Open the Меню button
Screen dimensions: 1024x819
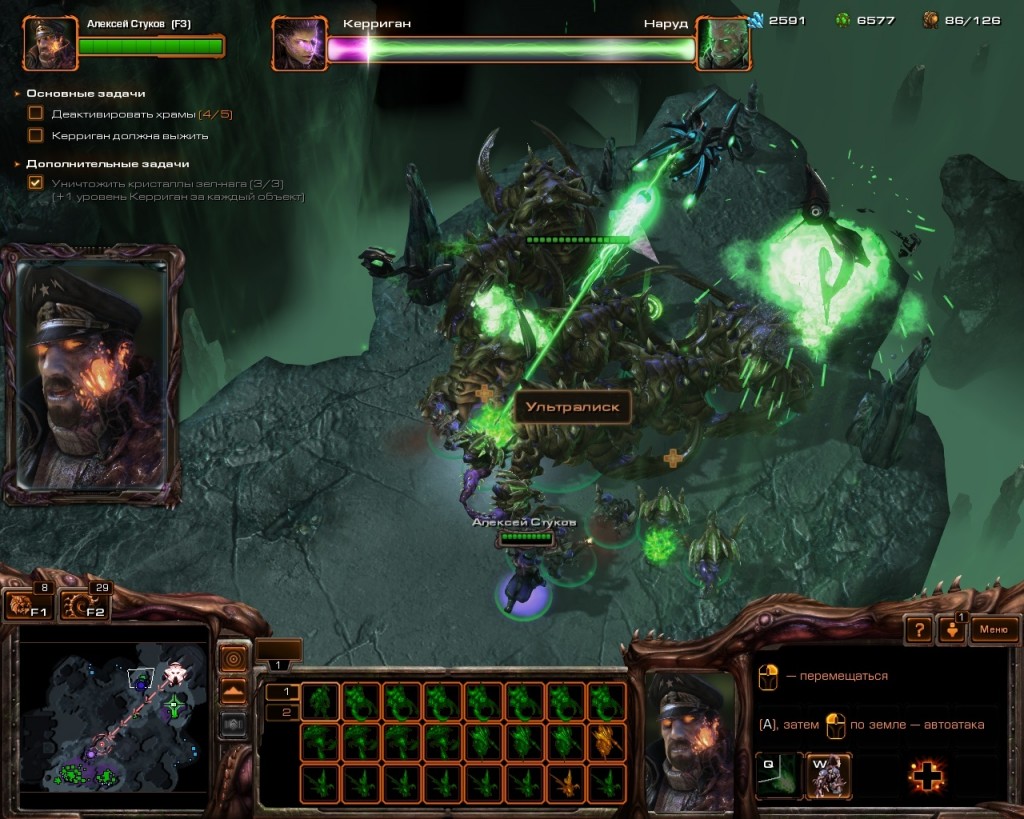993,629
